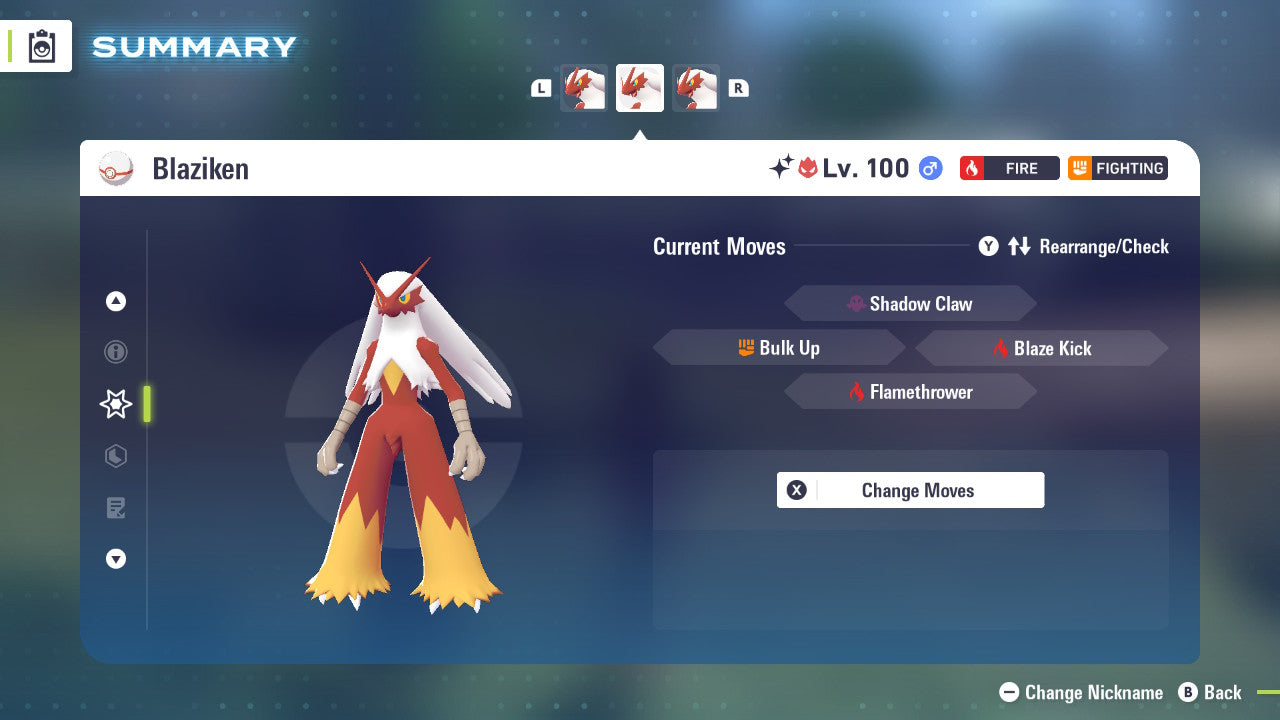The width and height of the screenshot is (1280, 720).
Task: Click the hexagon ribbons icon in sidebar
Action: tap(116, 456)
